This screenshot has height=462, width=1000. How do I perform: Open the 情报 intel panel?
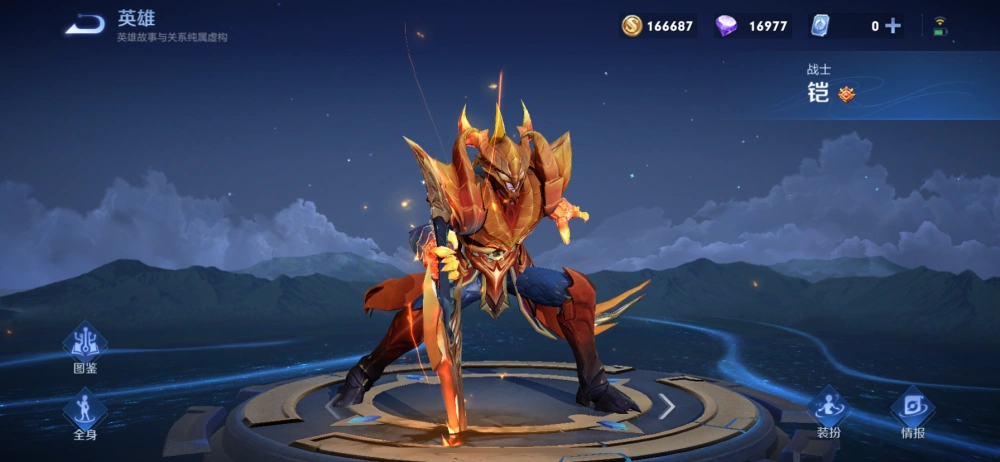click(x=912, y=411)
